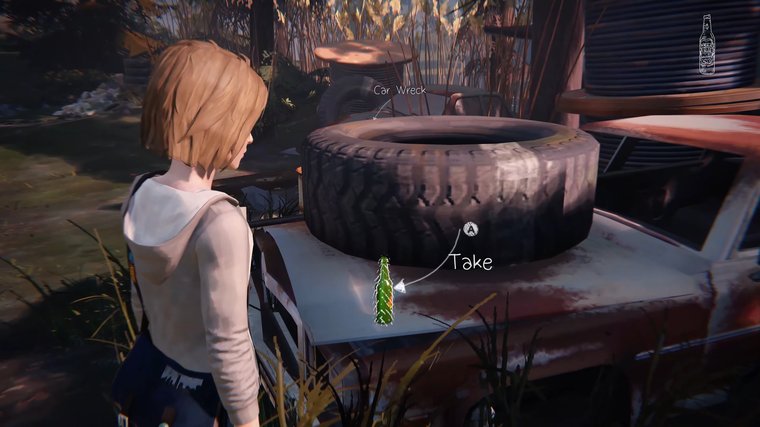Choose the Take action label
This screenshot has height=427, width=760.
pyautogui.click(x=469, y=263)
